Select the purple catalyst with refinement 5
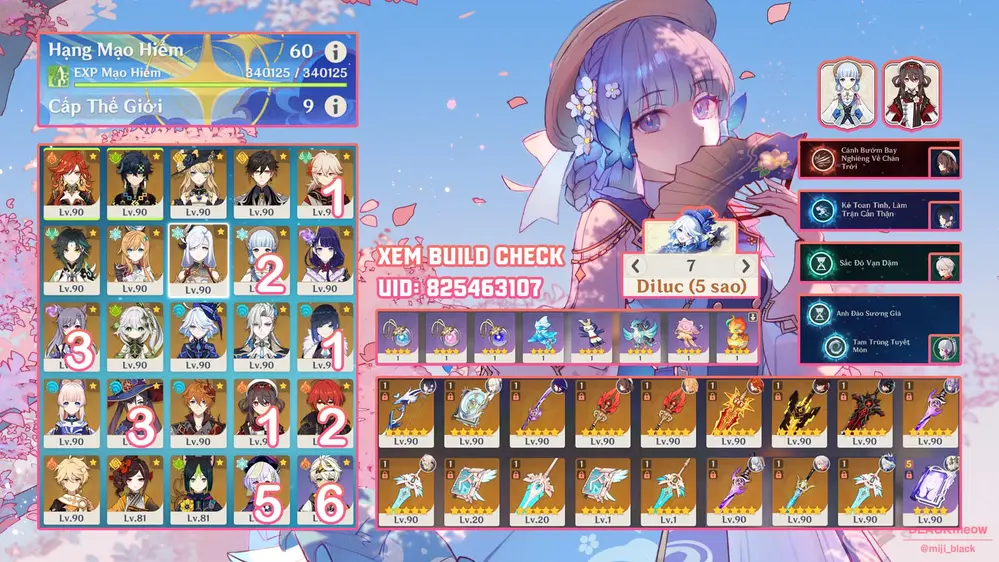The image size is (999, 562). (928, 492)
